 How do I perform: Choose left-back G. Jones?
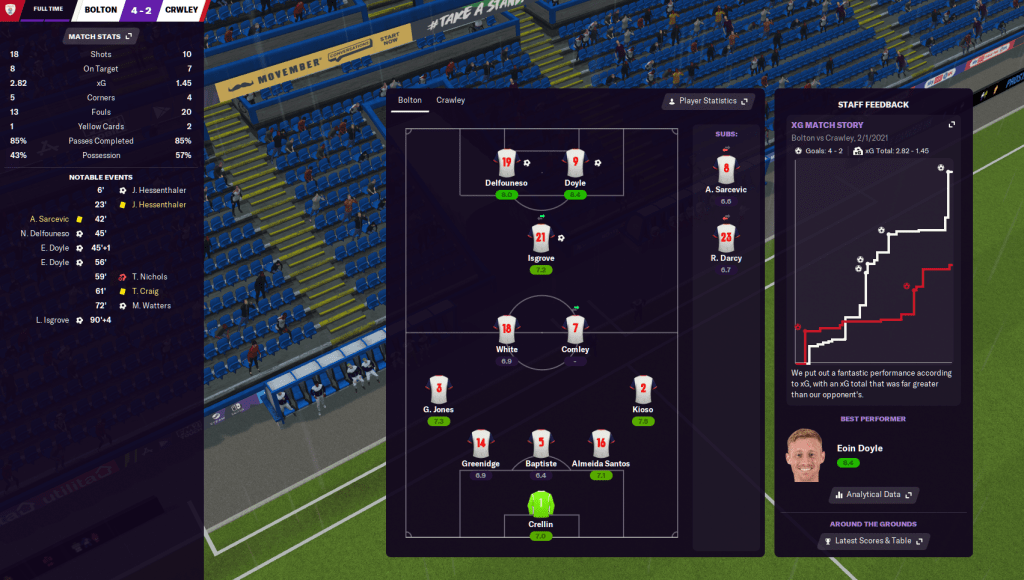point(437,389)
